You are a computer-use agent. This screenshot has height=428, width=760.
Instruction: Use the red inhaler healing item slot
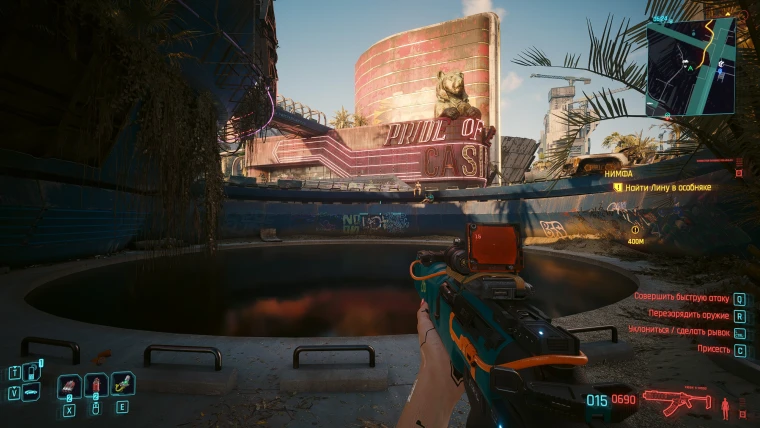pyautogui.click(x=96, y=385)
